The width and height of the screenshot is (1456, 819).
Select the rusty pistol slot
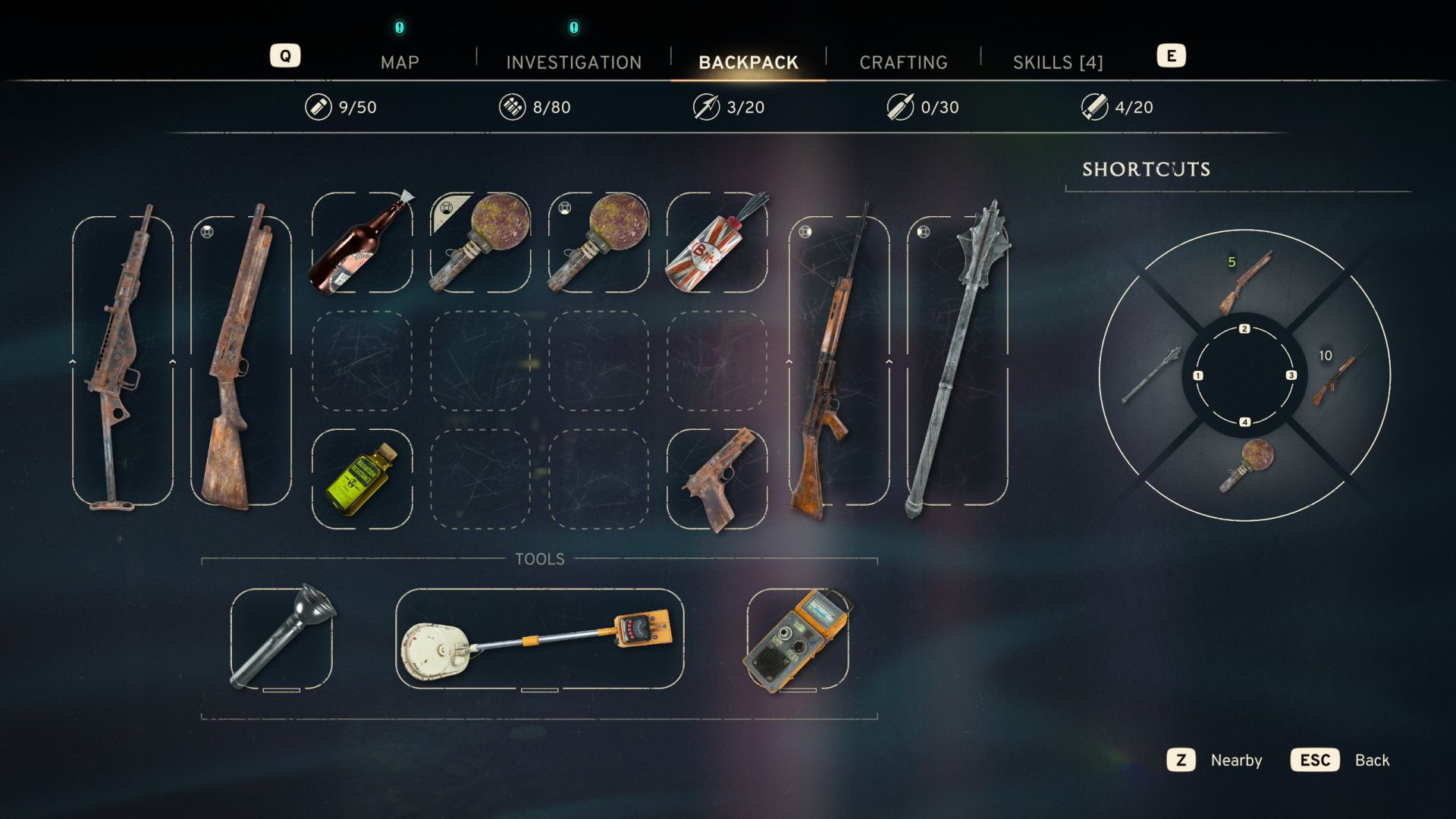point(717,479)
